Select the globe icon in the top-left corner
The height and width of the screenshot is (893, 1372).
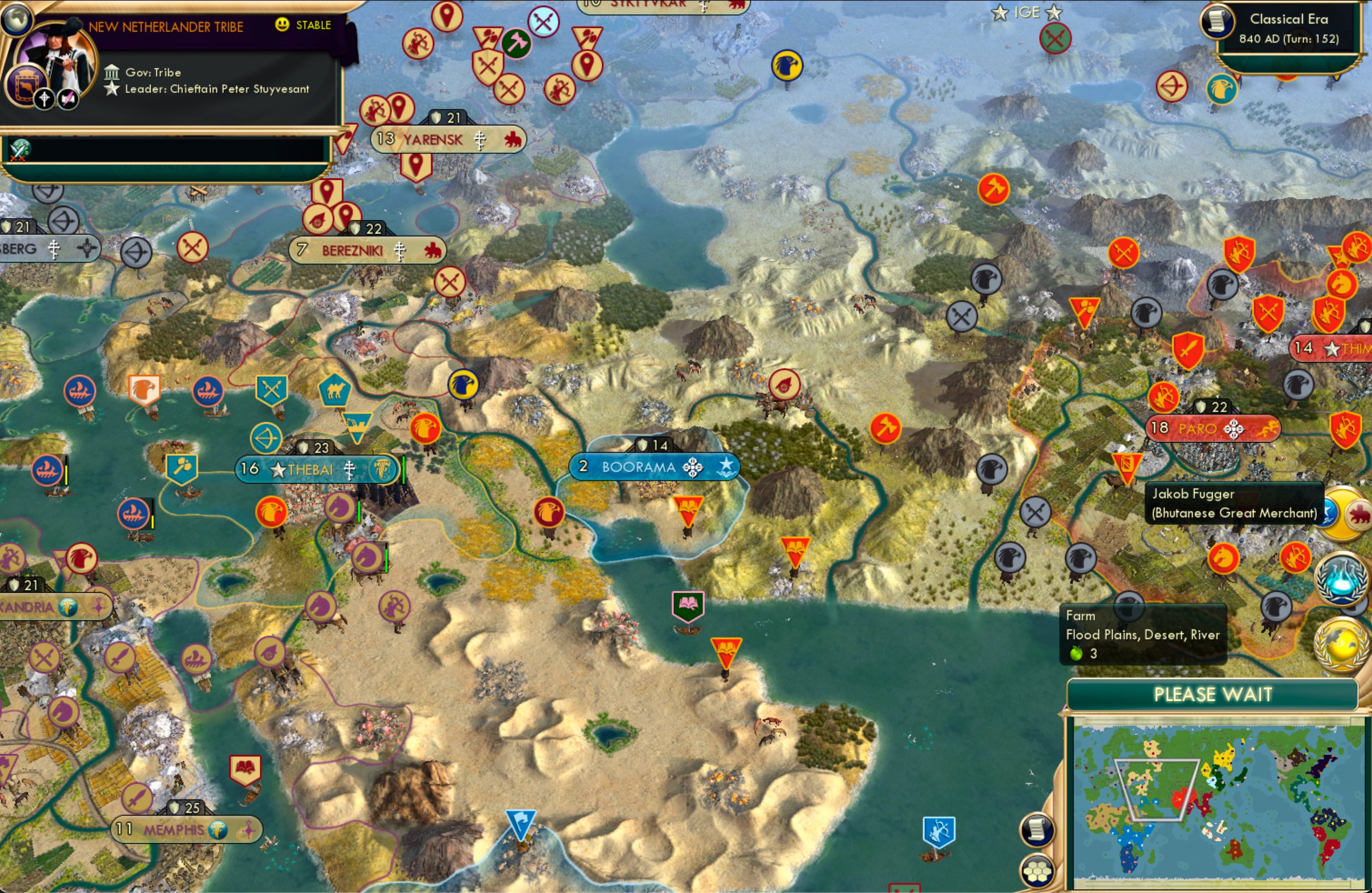point(17,20)
